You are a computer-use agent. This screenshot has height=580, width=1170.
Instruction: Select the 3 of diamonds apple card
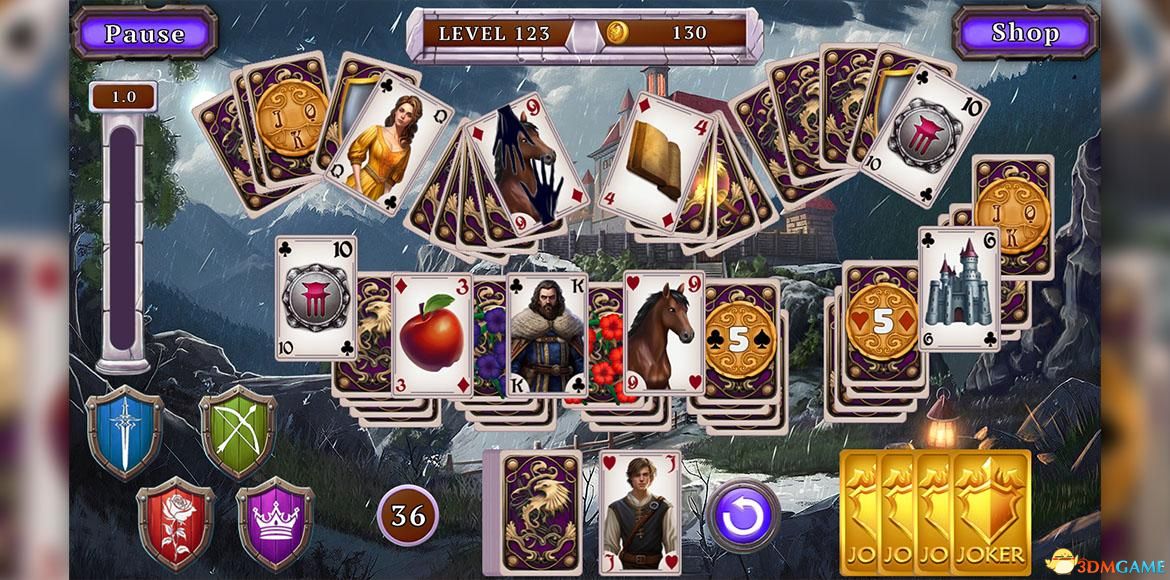tap(431, 335)
